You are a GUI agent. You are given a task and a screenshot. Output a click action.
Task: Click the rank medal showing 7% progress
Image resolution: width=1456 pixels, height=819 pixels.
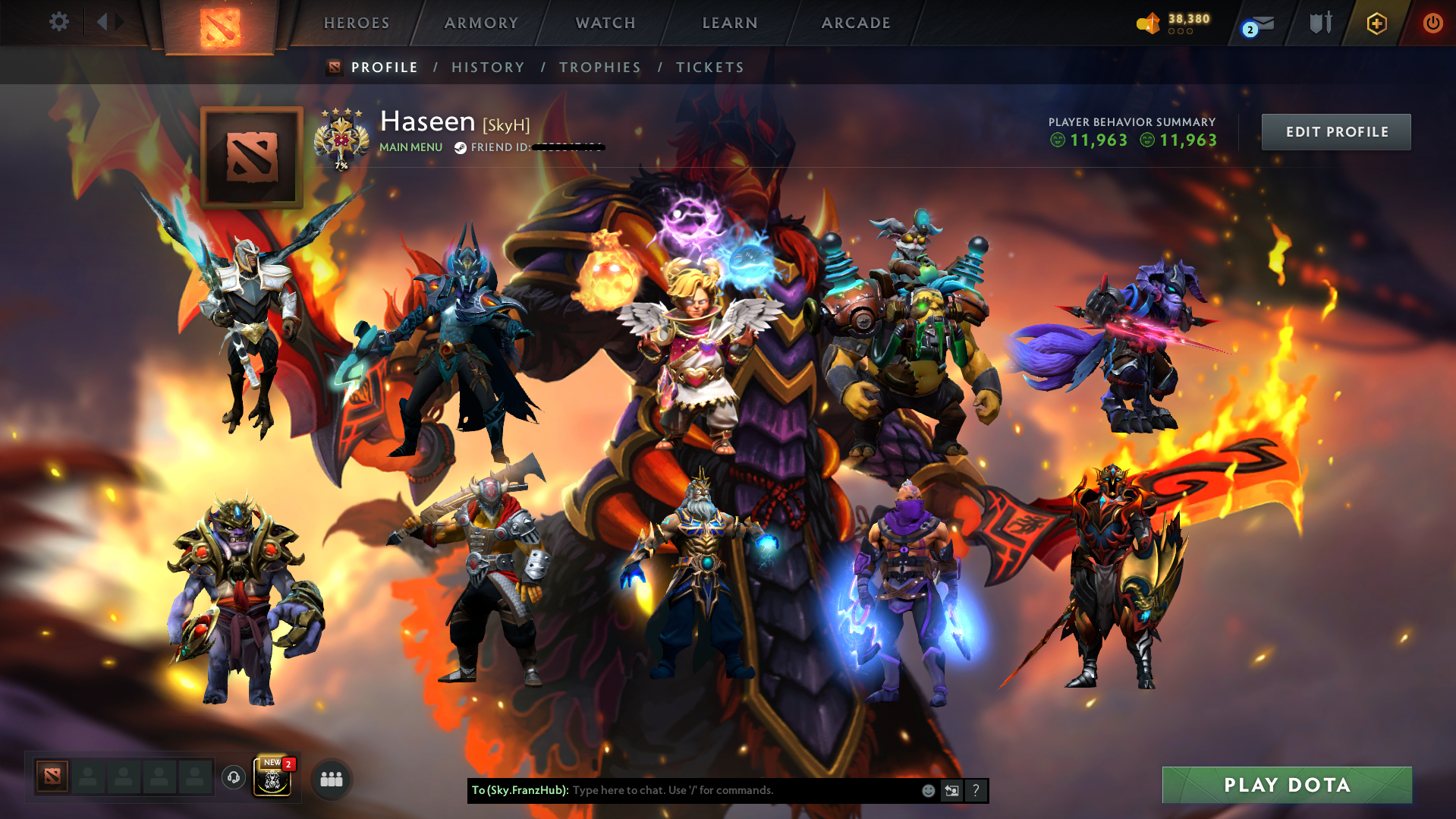(341, 138)
